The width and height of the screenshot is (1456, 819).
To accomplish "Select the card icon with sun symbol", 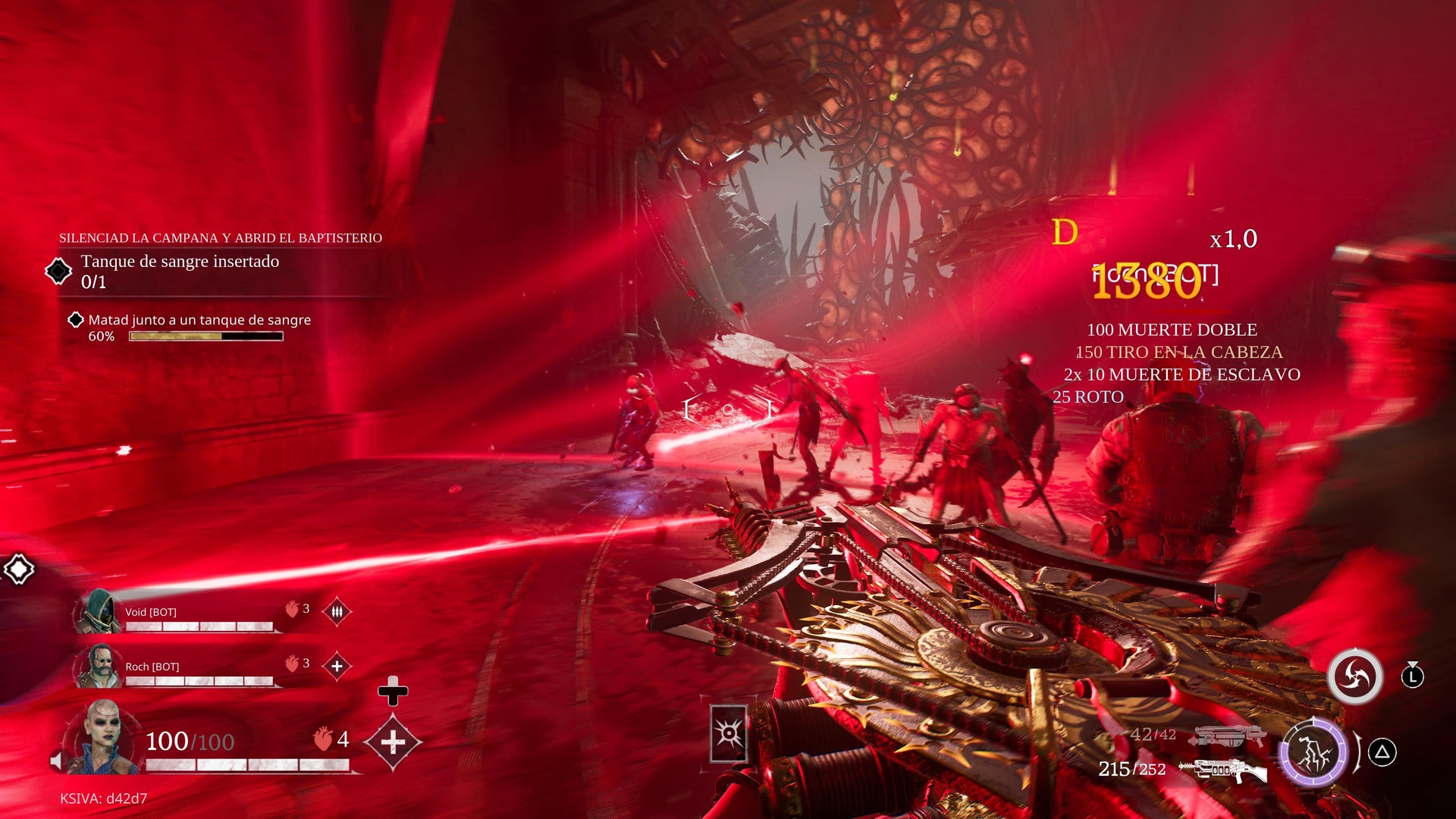I will [x=729, y=733].
